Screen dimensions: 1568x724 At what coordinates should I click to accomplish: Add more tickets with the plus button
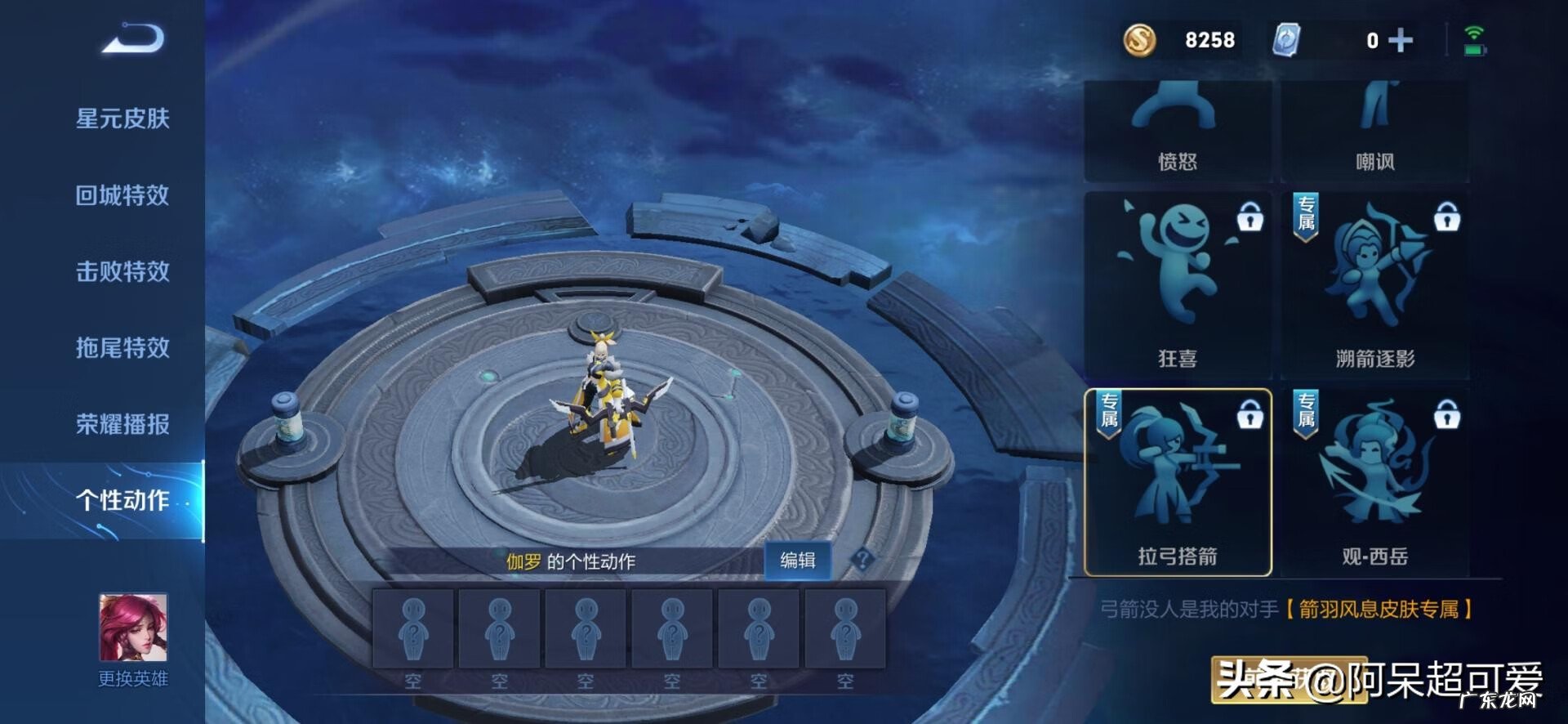click(x=1400, y=40)
